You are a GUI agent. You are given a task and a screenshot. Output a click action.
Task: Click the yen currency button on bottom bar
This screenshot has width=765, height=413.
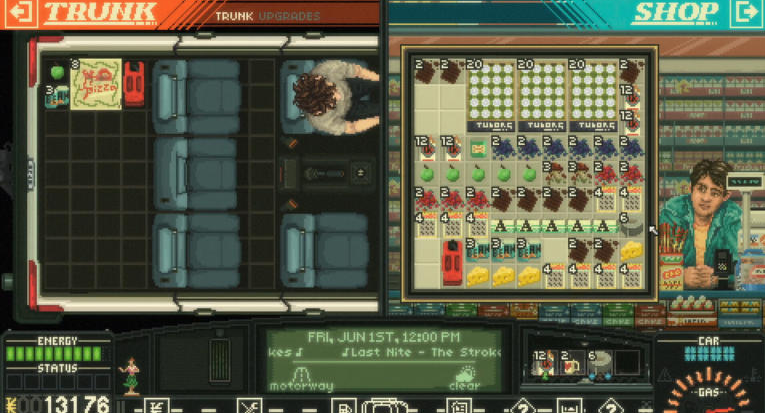pos(156,406)
